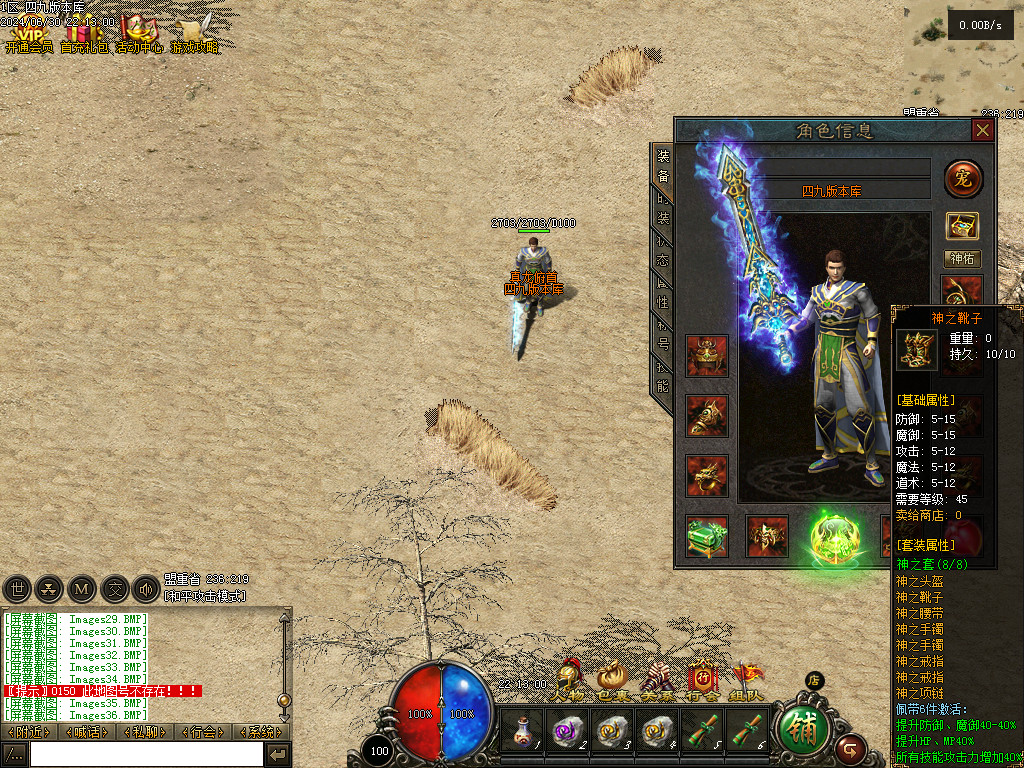Toggle the speaker sound button

[x=146, y=589]
